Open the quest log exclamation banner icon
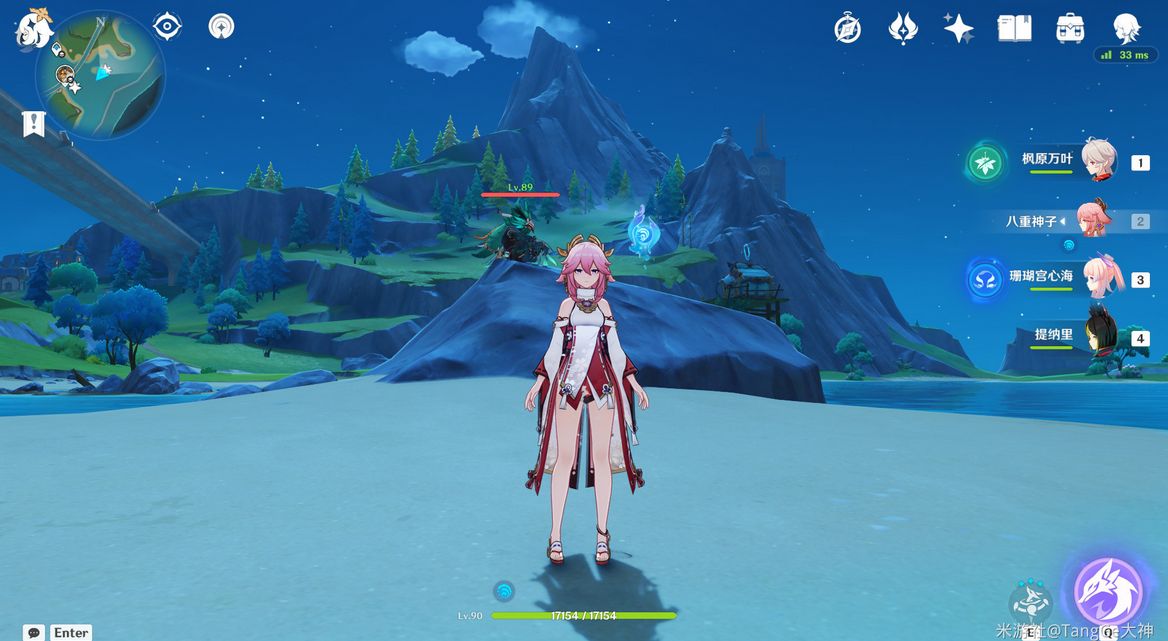Screen dimensions: 1168x641 [x=34, y=124]
